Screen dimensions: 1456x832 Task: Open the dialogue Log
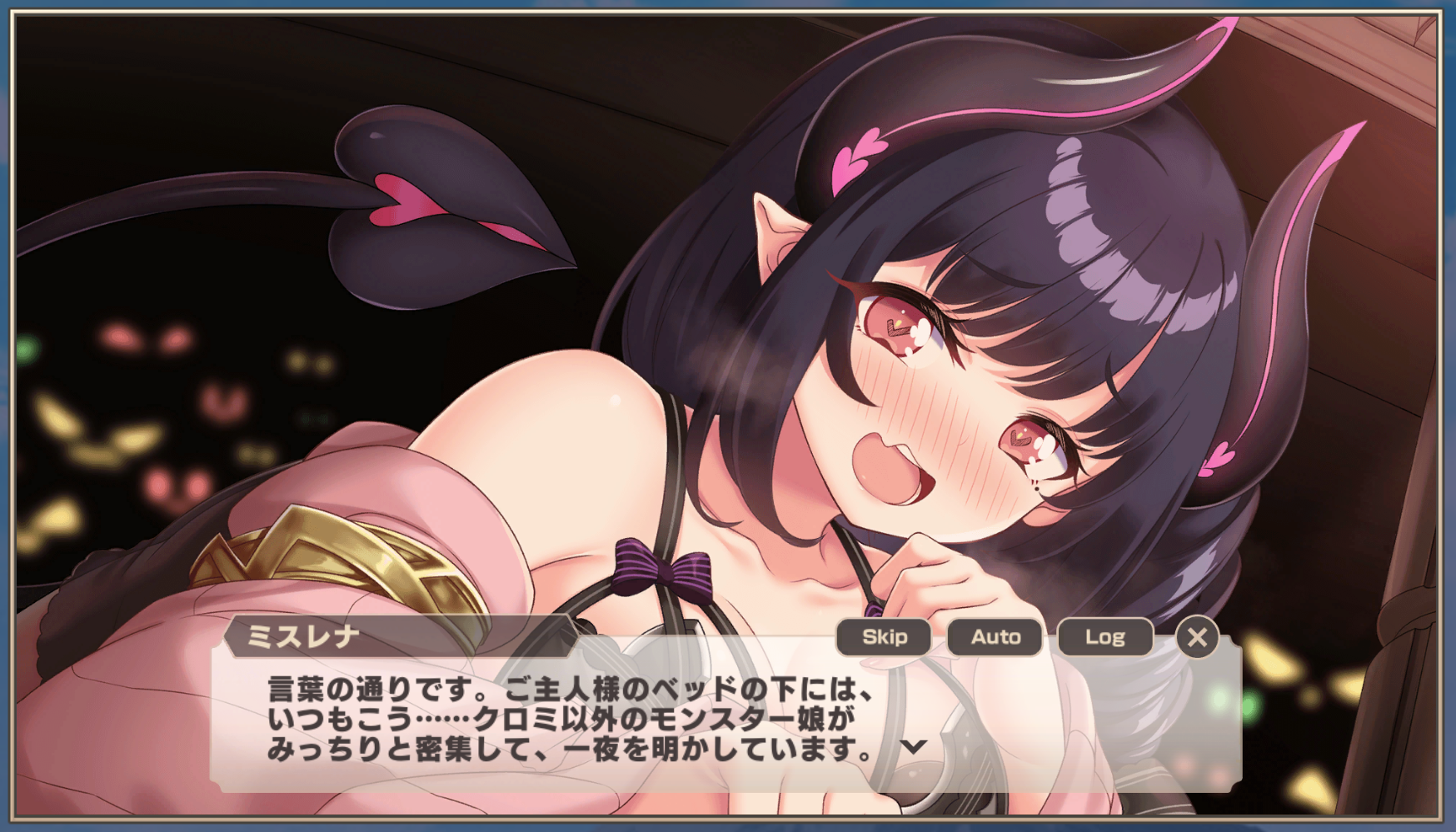pos(1104,637)
